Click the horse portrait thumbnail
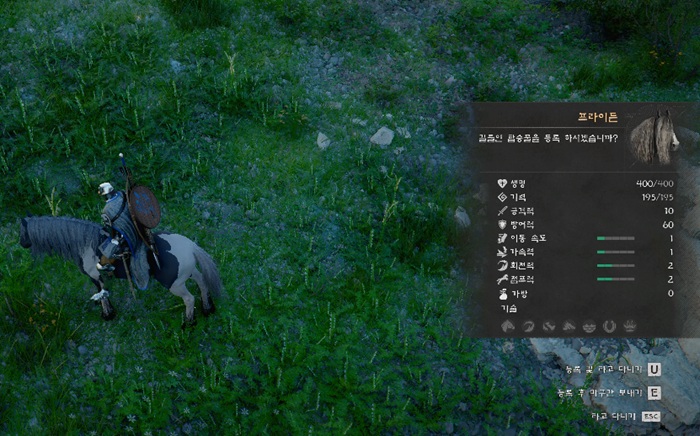The height and width of the screenshot is (436, 700). [655, 137]
